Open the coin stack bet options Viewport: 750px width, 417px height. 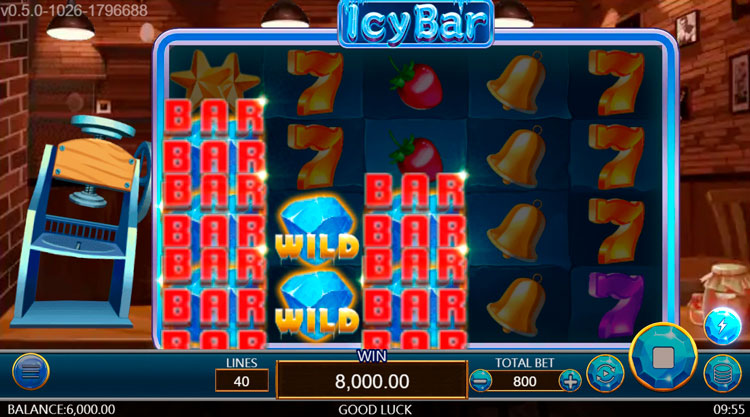pyautogui.click(x=722, y=373)
